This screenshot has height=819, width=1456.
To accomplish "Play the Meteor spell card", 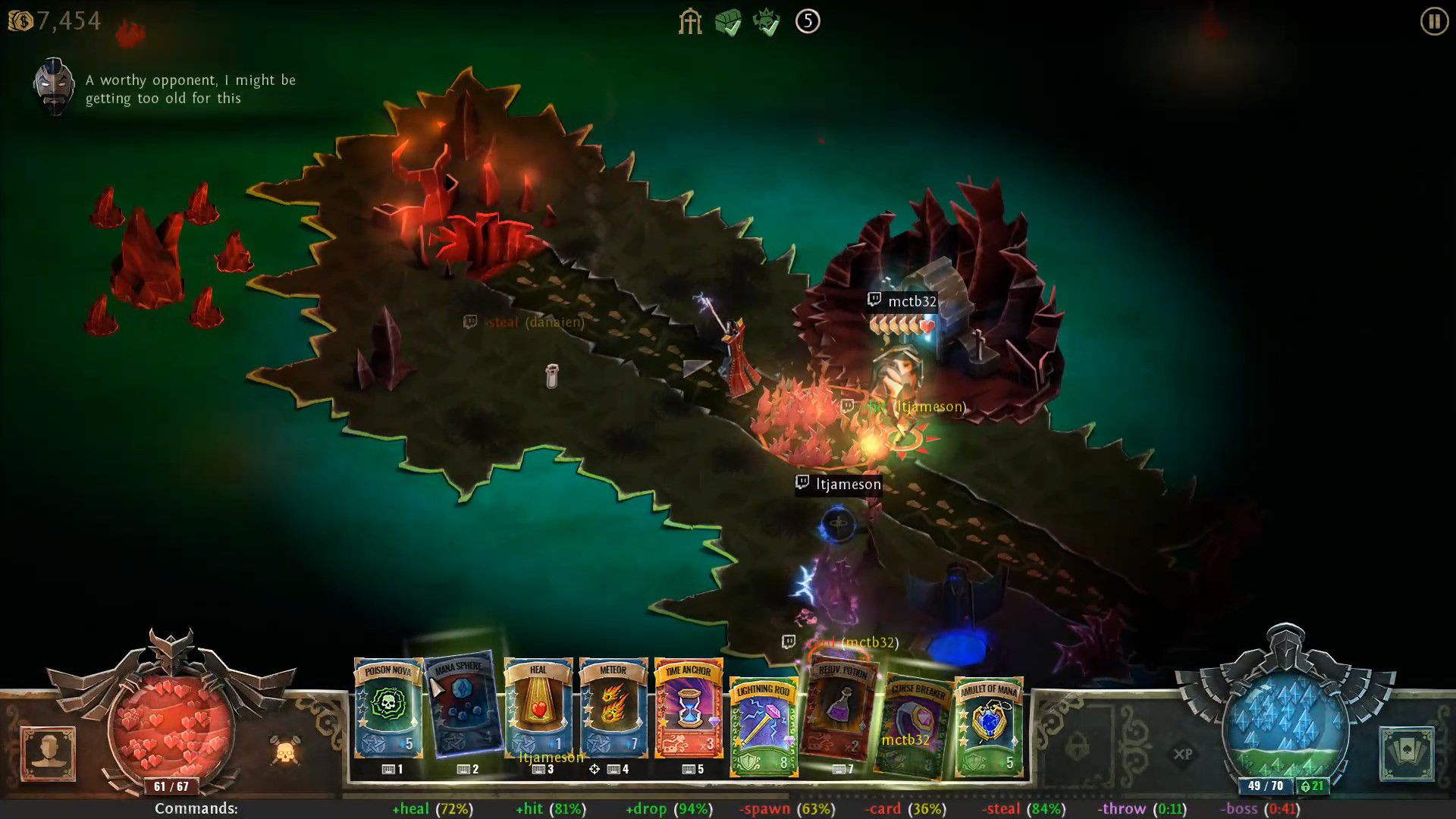I will [x=613, y=709].
